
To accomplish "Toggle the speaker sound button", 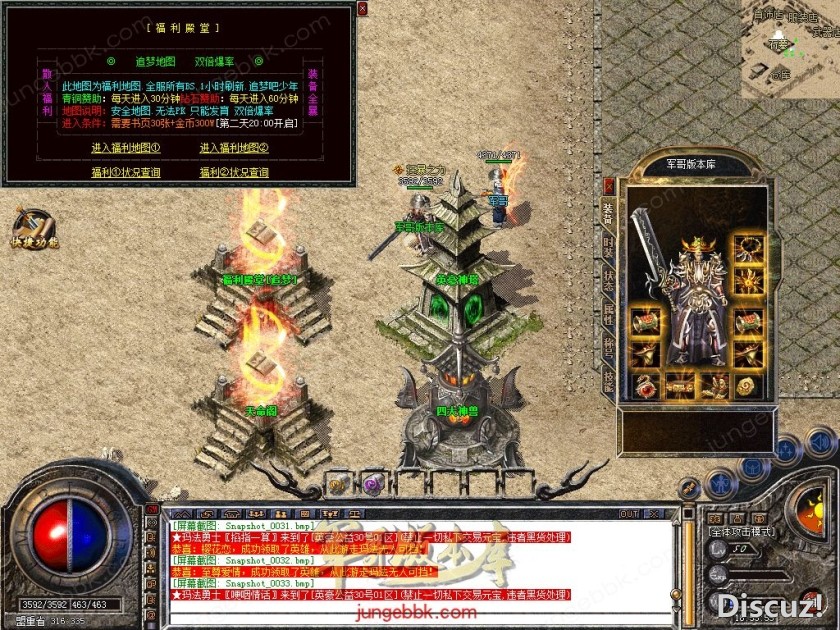I will click(x=820, y=441).
